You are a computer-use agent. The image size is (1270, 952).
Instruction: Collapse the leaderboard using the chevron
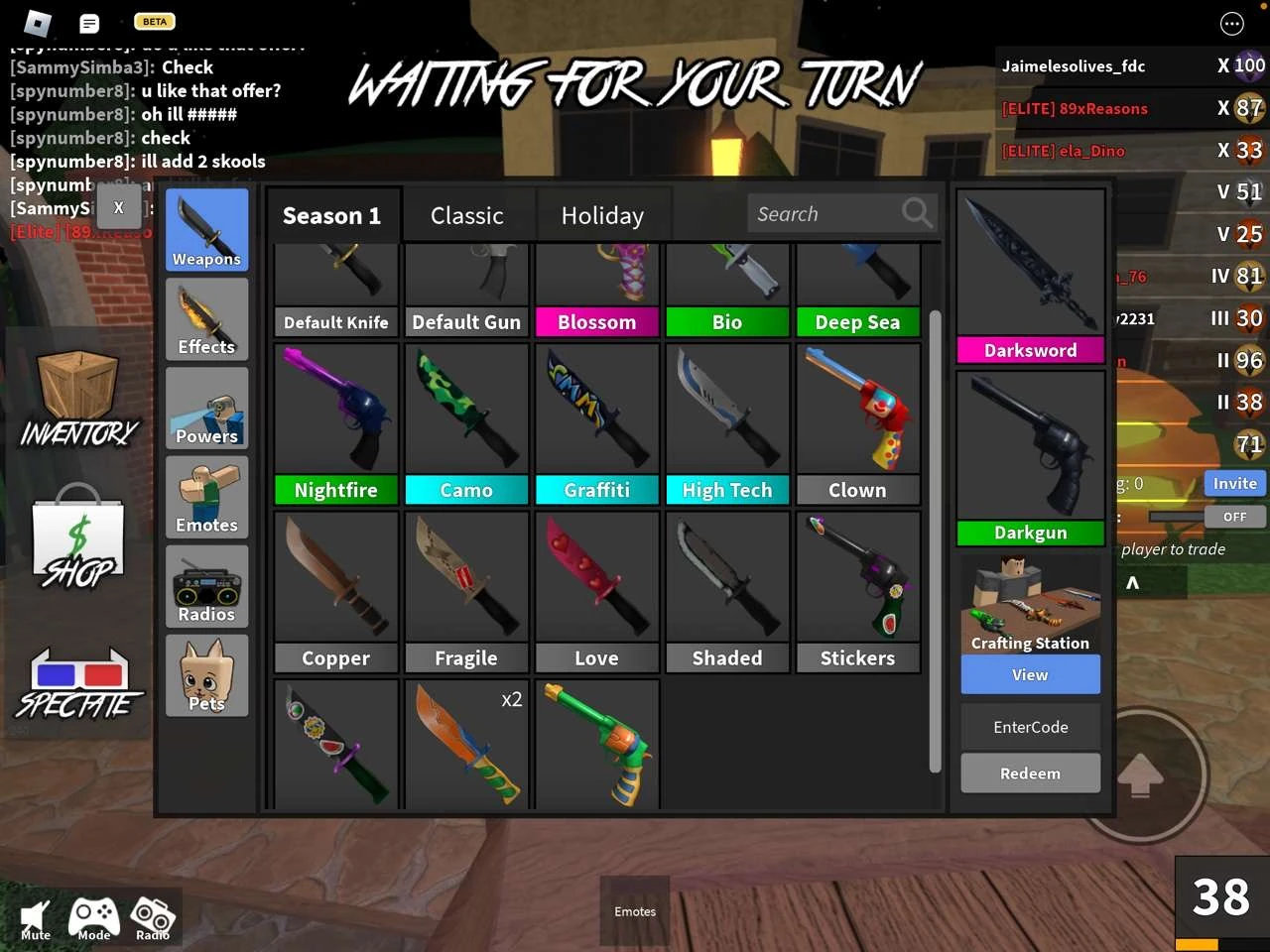(x=1130, y=584)
